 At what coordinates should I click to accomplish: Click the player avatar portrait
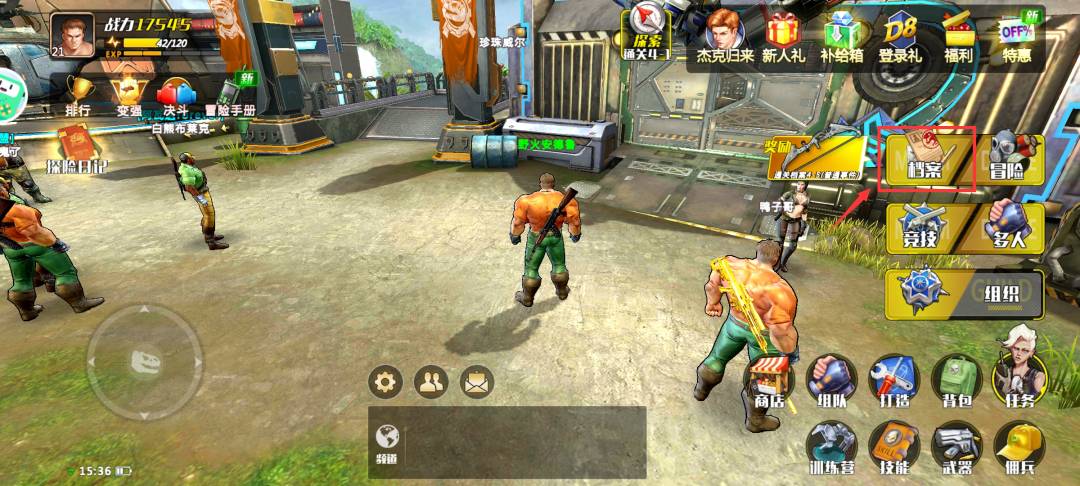tap(72, 34)
